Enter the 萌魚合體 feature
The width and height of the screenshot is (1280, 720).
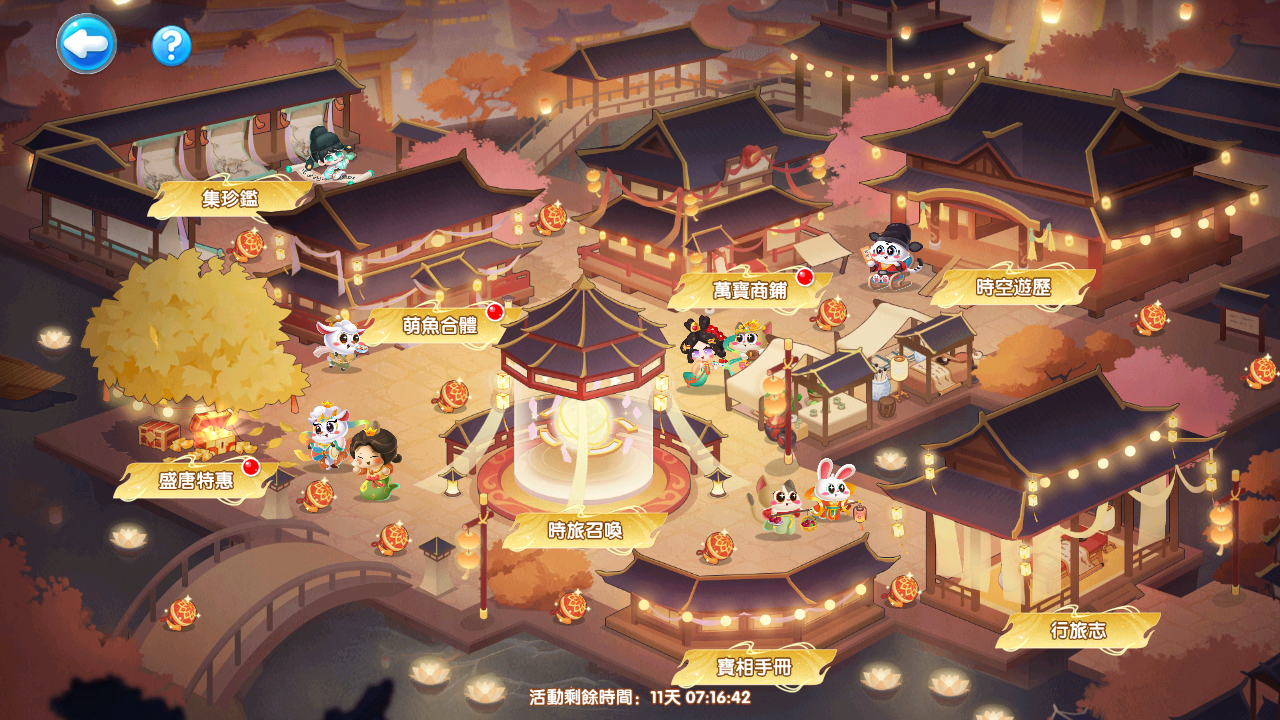coord(440,325)
